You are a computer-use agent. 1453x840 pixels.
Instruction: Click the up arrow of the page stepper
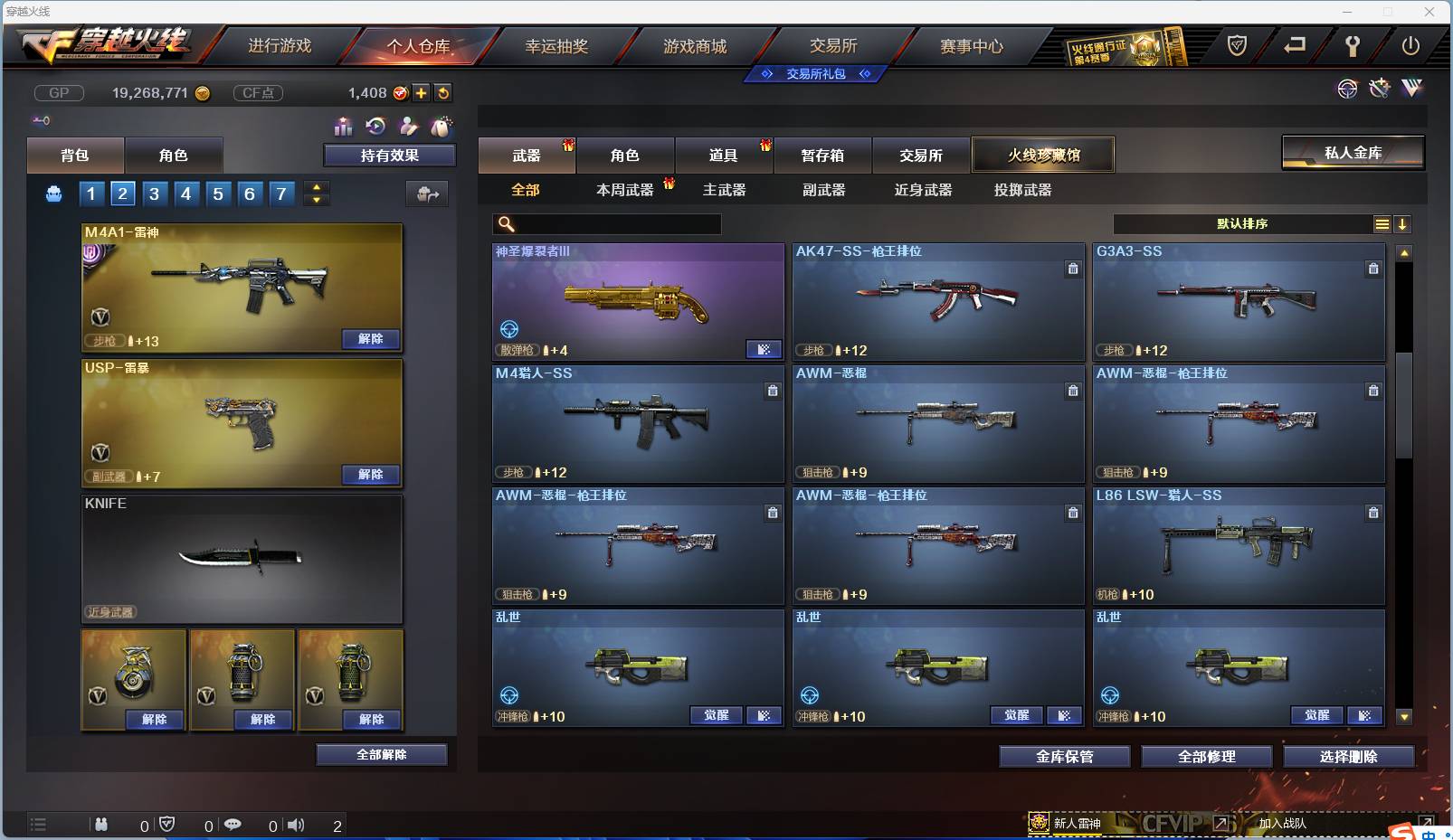tap(315, 187)
